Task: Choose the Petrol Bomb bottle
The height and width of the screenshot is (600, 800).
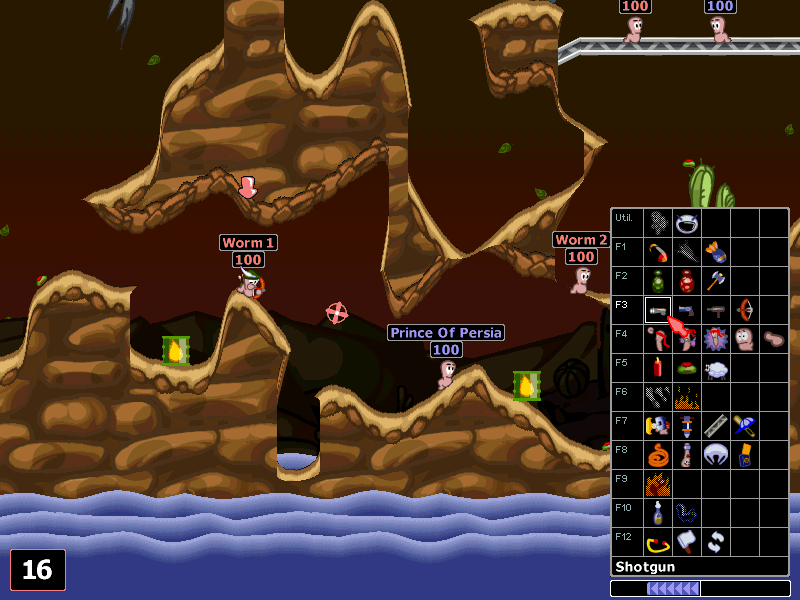Action: click(657, 514)
